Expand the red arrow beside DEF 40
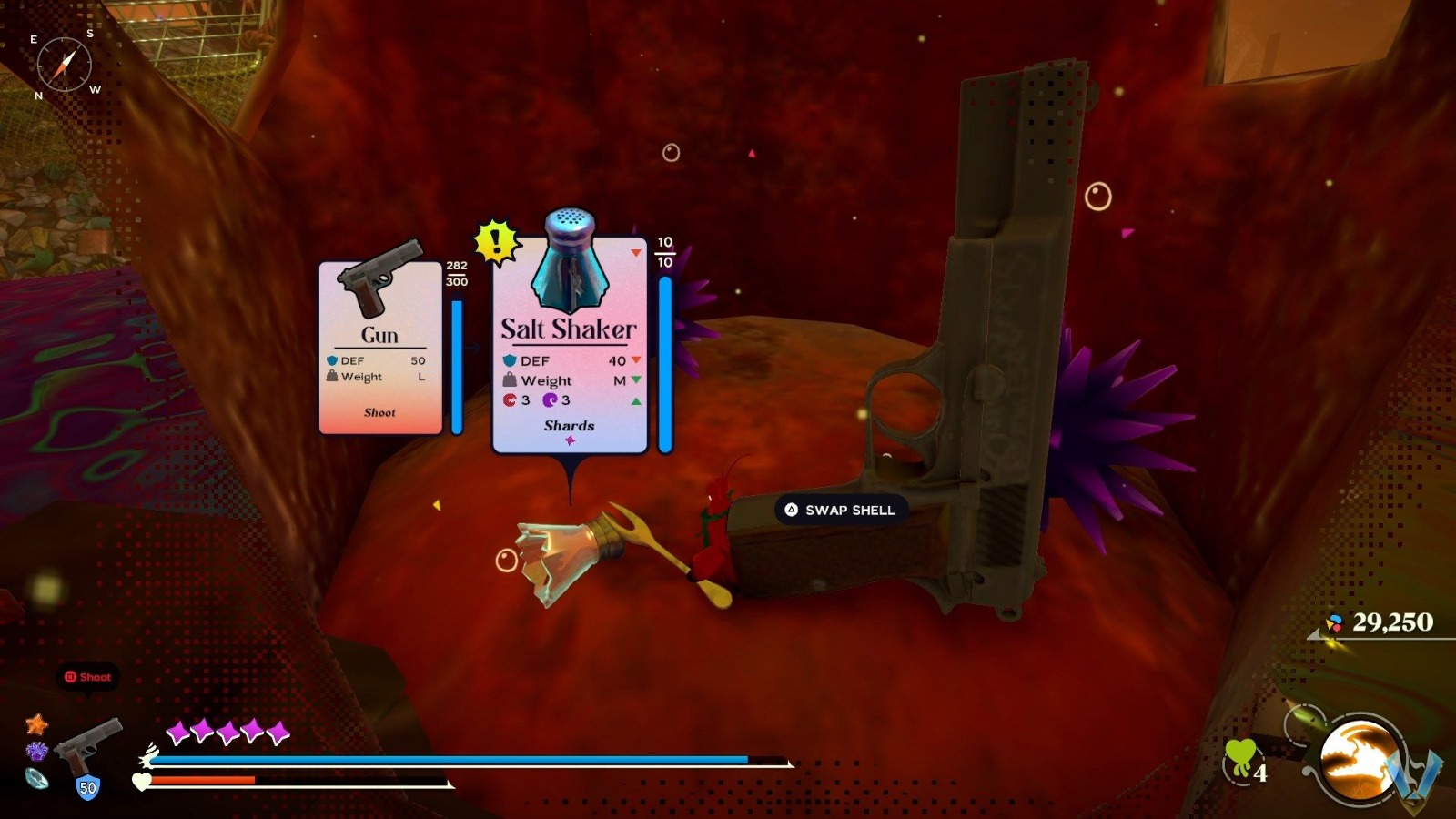This screenshot has height=819, width=1456. pyautogui.click(x=634, y=360)
